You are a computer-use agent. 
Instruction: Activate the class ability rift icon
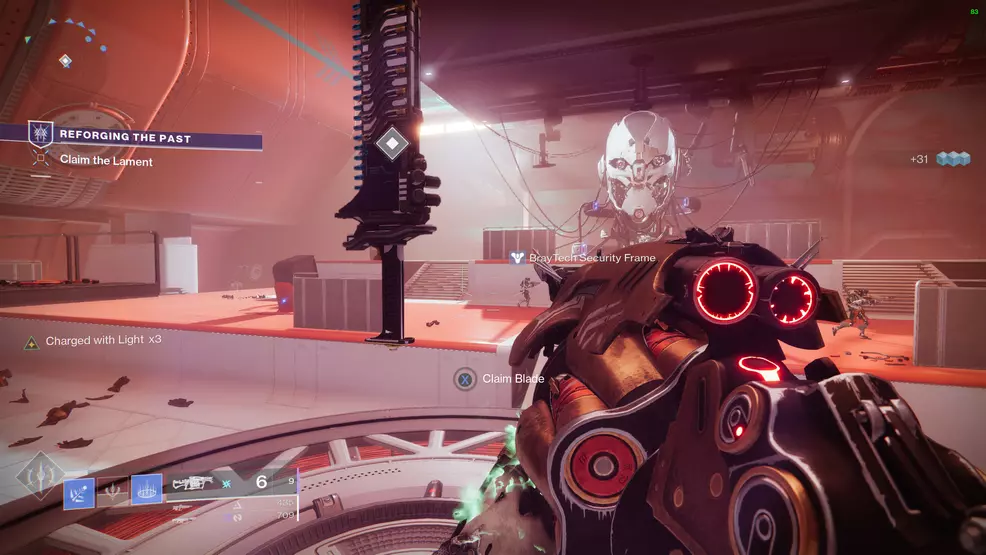[x=146, y=489]
